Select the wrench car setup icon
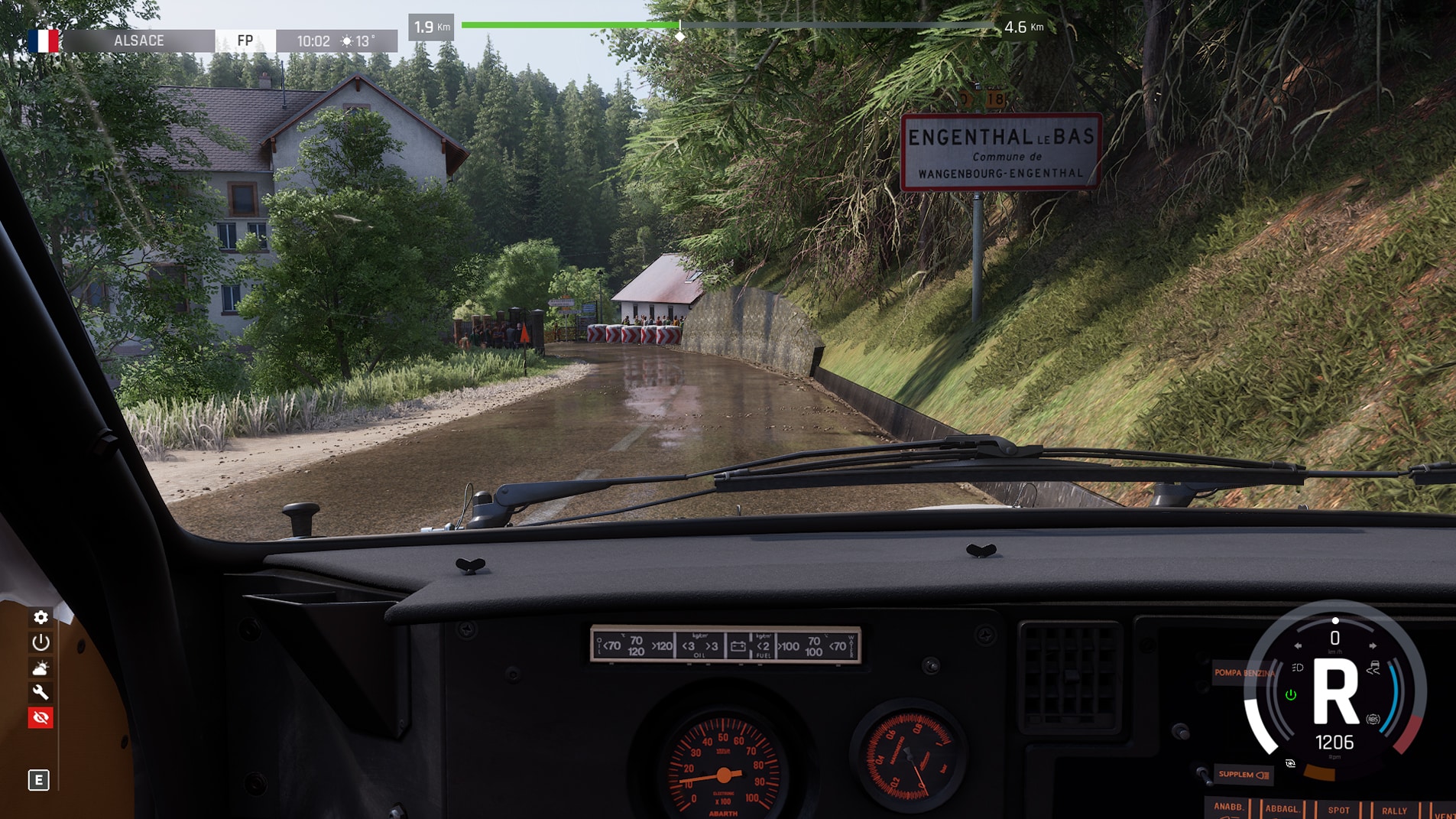This screenshot has height=819, width=1456. pyautogui.click(x=41, y=693)
